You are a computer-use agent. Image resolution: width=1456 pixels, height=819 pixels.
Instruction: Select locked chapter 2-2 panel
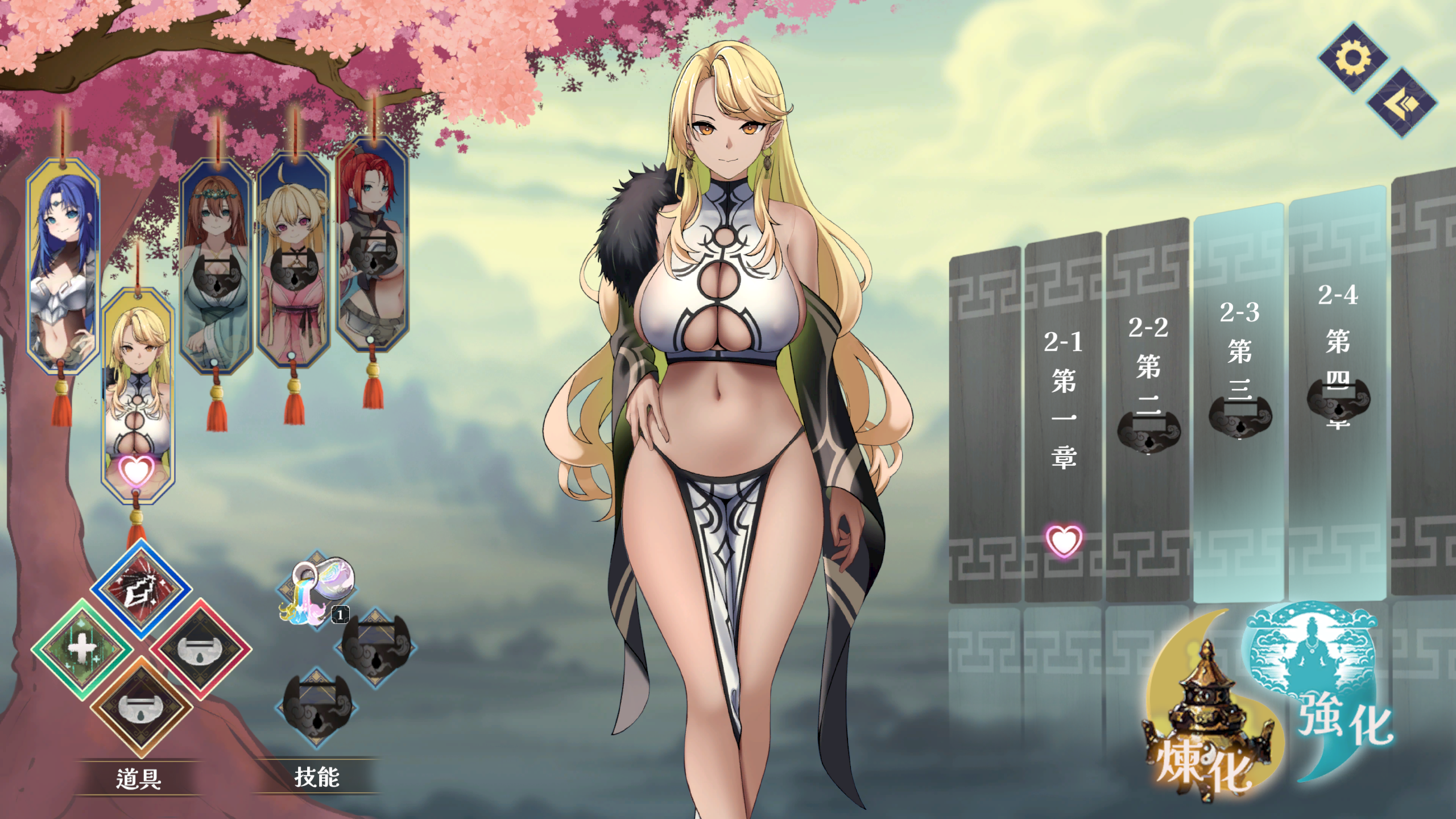click(x=1148, y=409)
